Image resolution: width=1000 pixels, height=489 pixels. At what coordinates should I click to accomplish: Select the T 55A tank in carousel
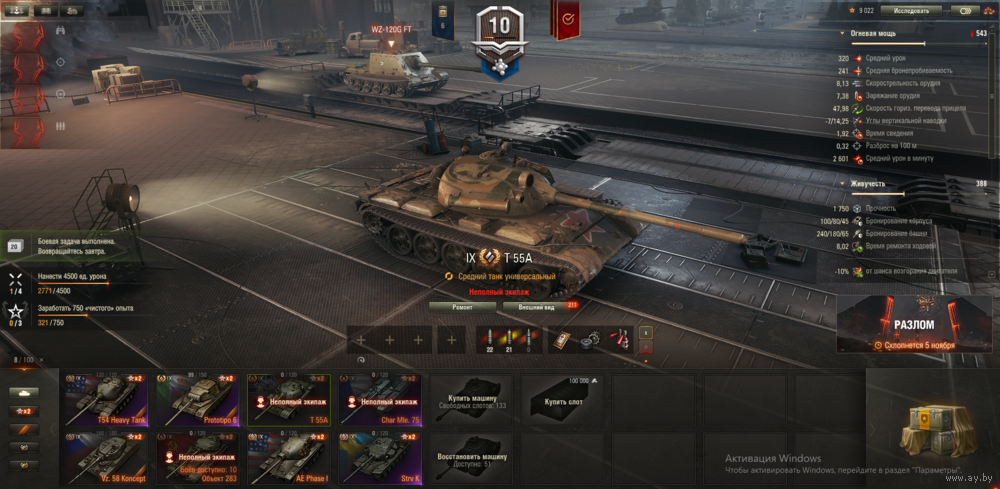click(x=288, y=400)
